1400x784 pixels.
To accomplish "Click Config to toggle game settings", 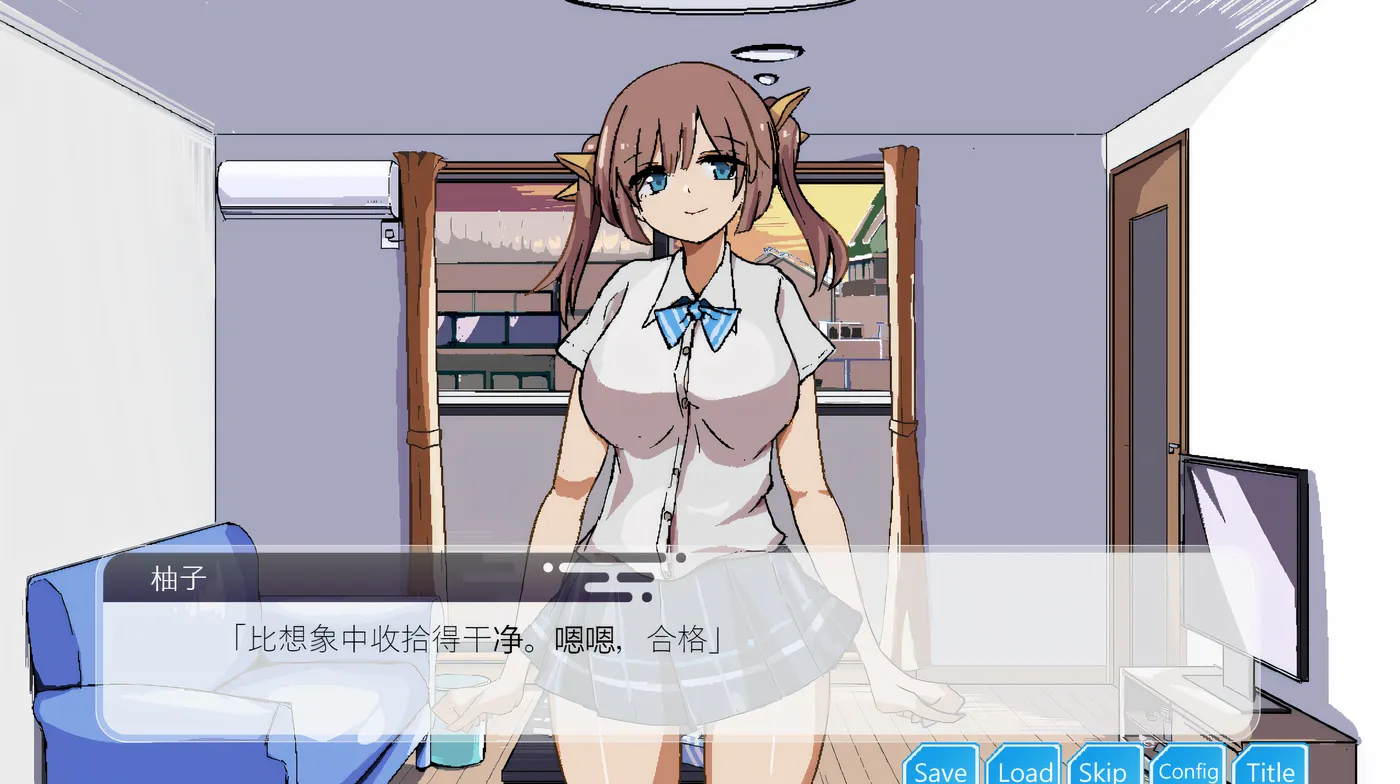I will (1188, 770).
